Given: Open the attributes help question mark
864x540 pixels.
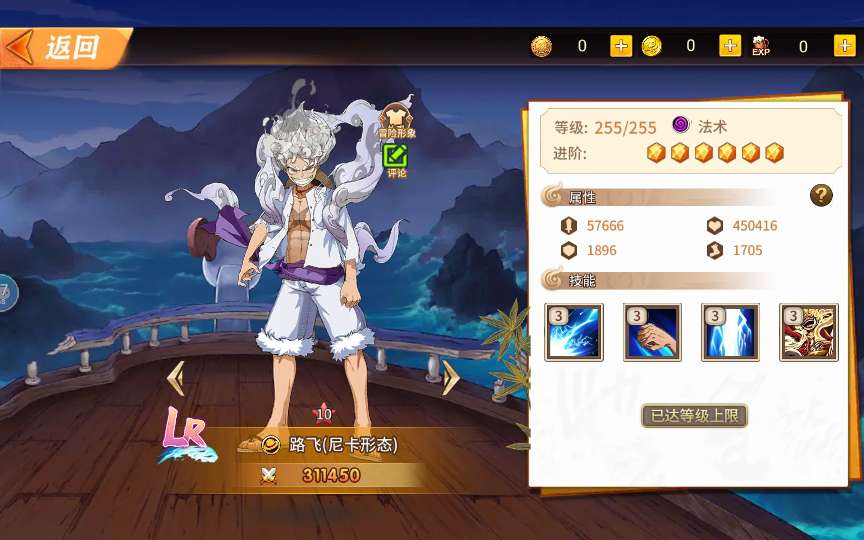Looking at the screenshot, I should [821, 196].
